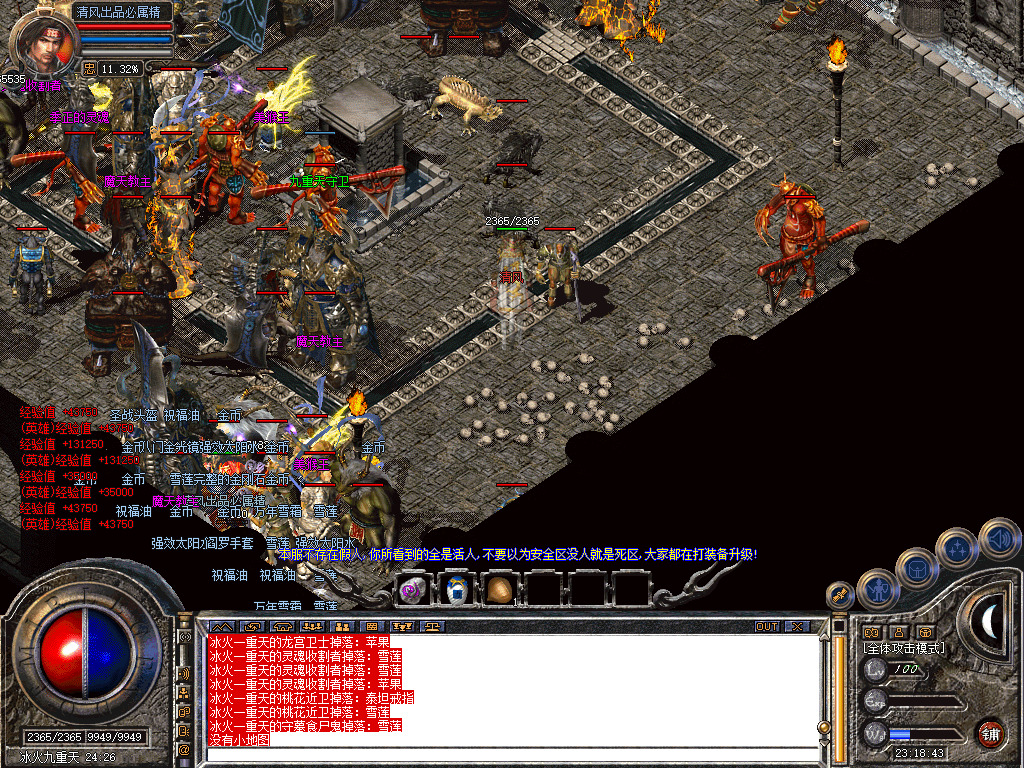Open the bag inventory round button
Image resolution: width=1024 pixels, height=768 pixels.
point(916,568)
